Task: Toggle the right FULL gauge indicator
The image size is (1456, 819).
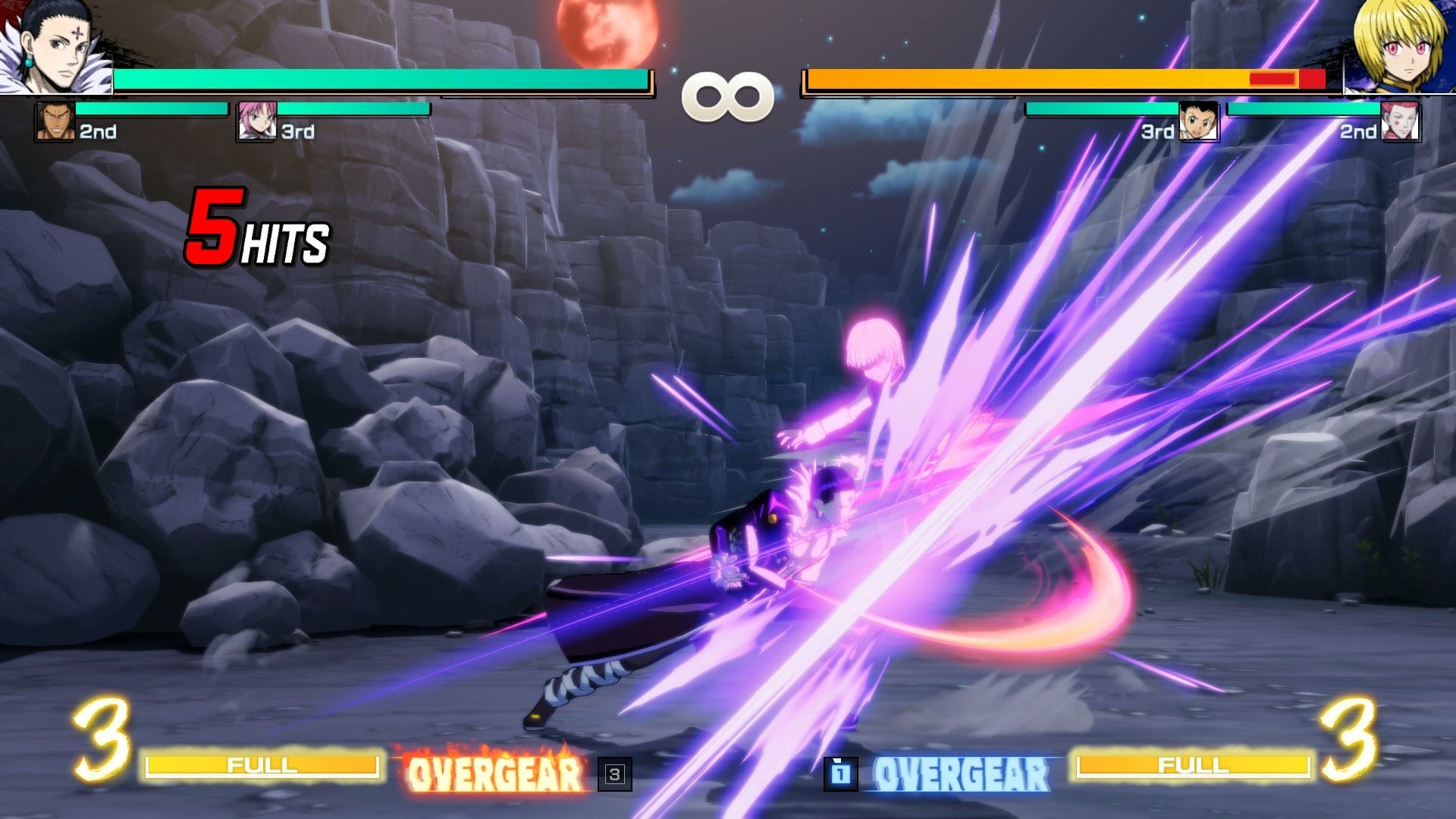Action: pyautogui.click(x=1194, y=767)
